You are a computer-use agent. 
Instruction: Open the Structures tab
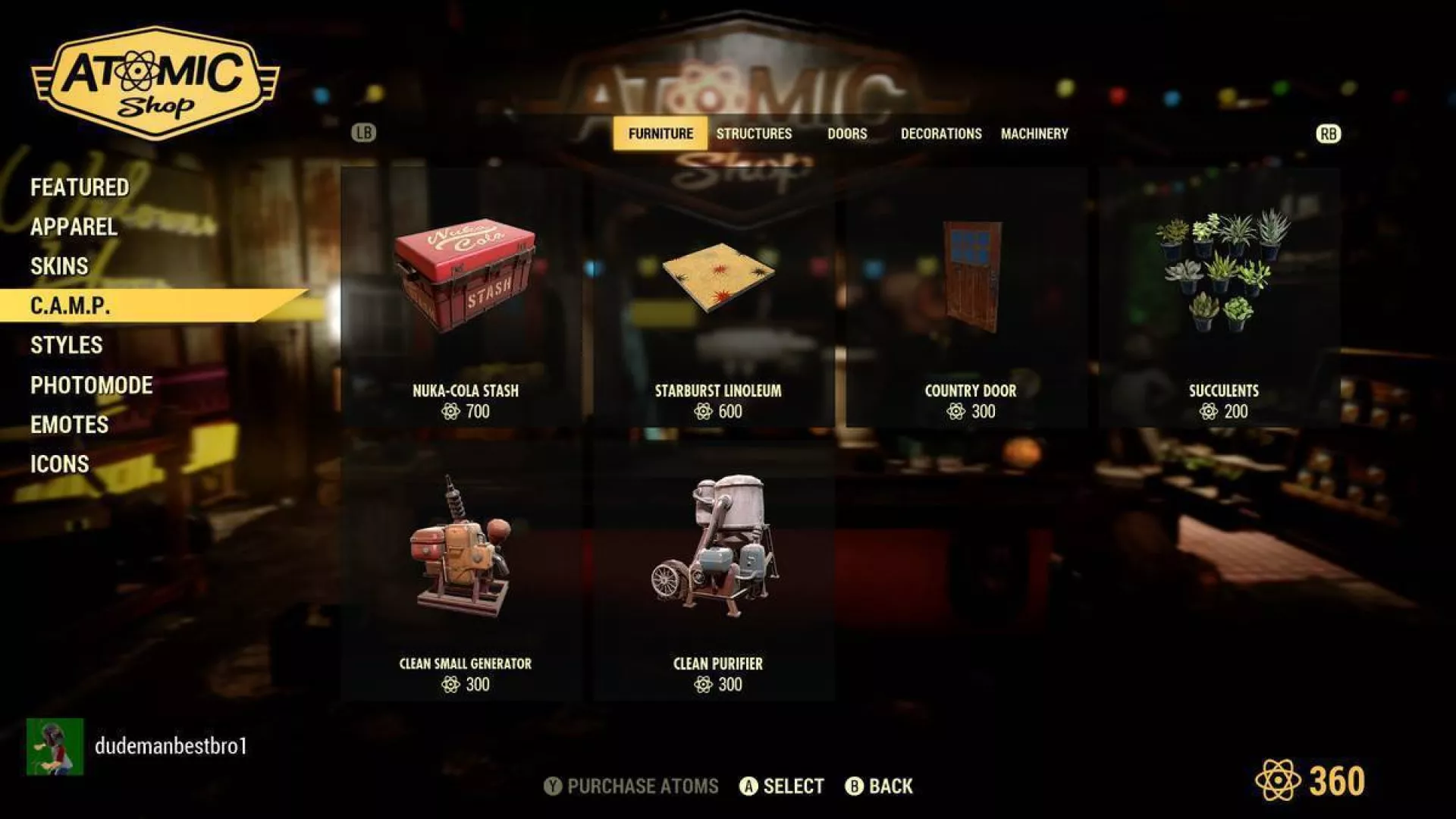tap(754, 133)
